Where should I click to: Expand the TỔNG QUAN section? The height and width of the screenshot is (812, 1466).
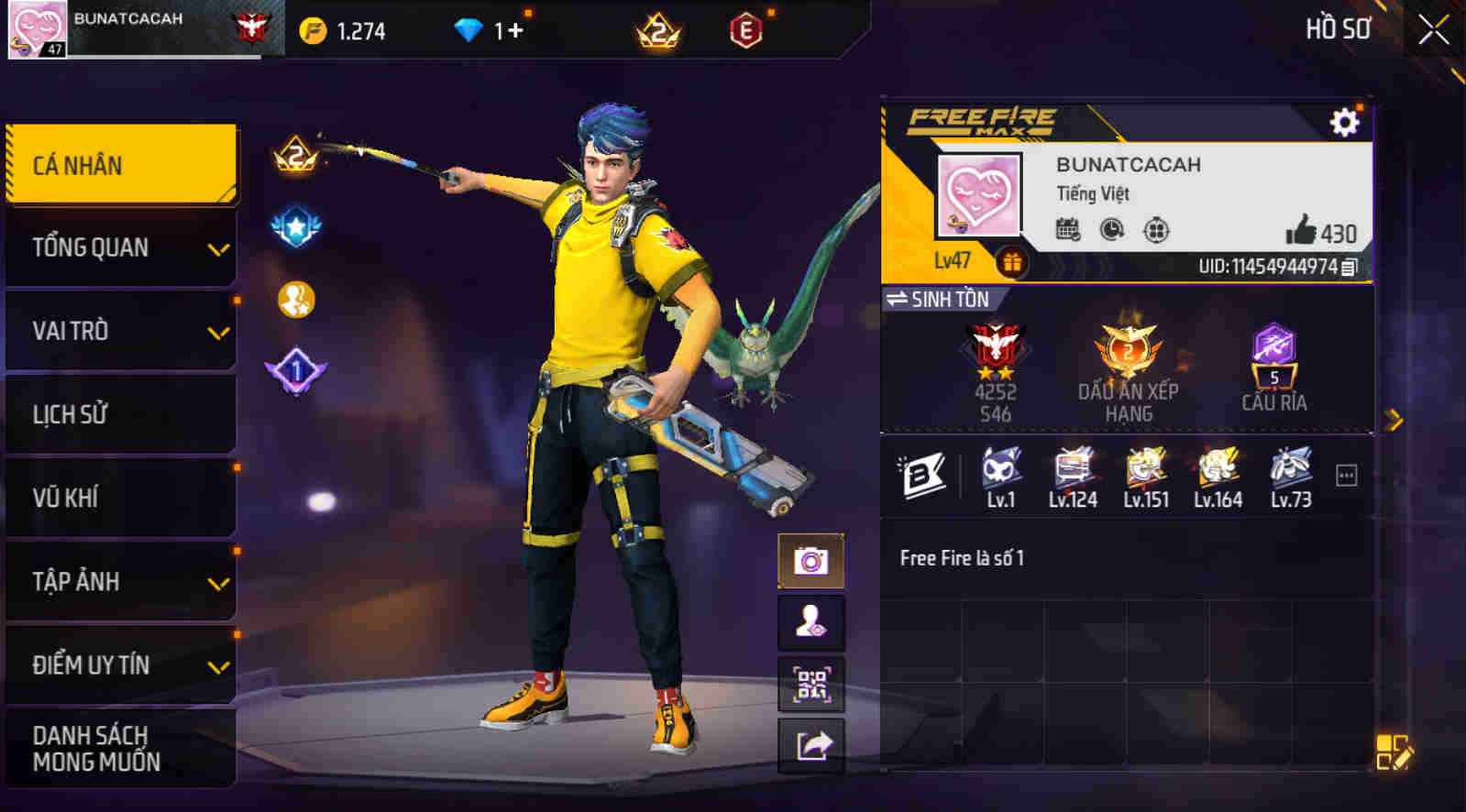pyautogui.click(x=119, y=247)
